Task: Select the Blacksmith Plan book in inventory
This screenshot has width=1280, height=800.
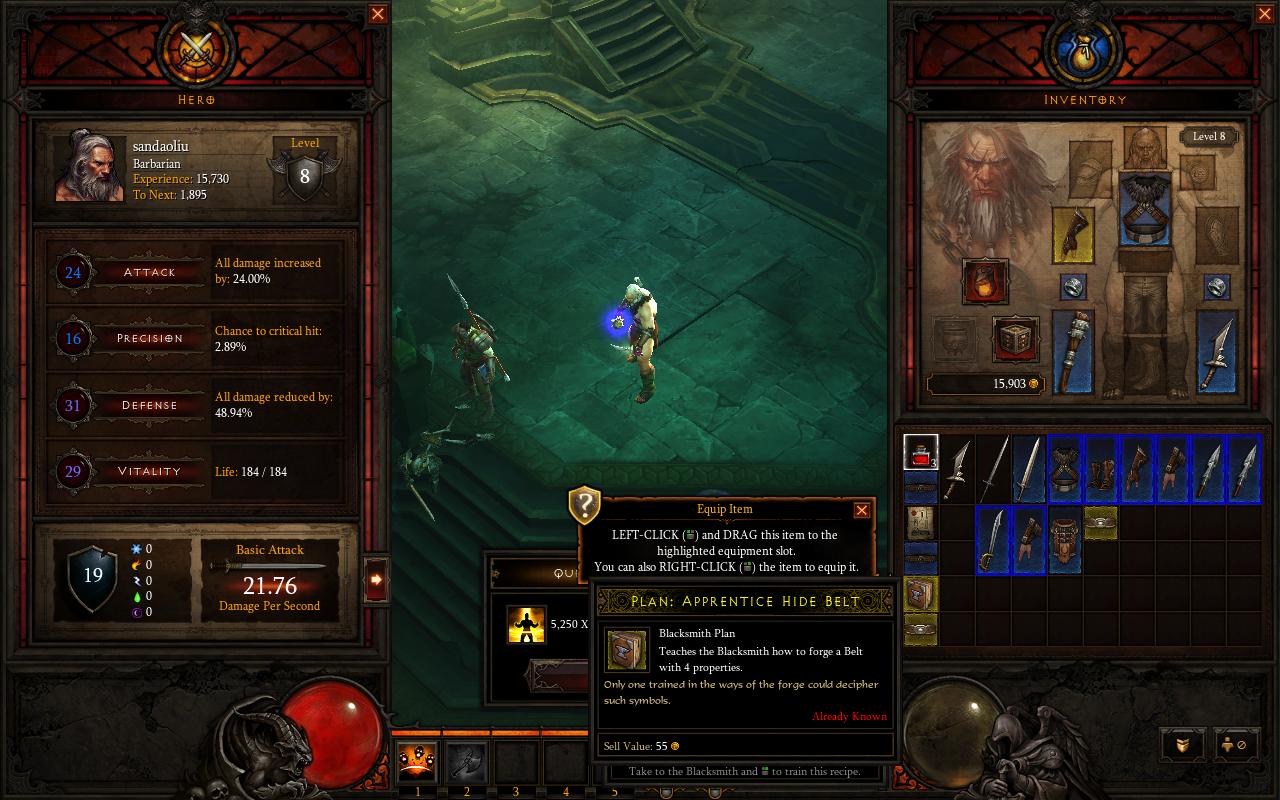Action: pyautogui.click(x=920, y=594)
